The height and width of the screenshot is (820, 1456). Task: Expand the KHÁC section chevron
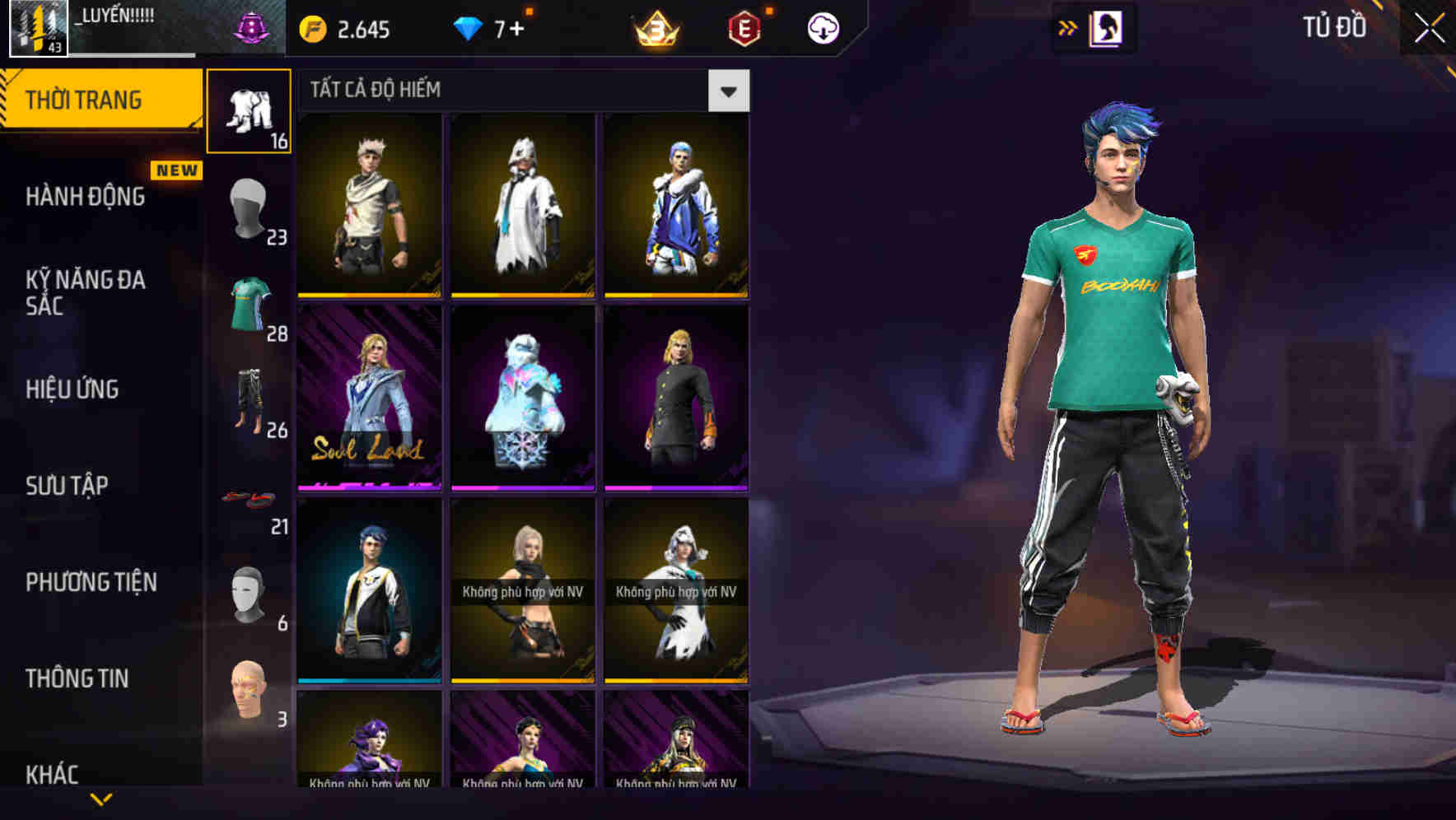[99, 797]
